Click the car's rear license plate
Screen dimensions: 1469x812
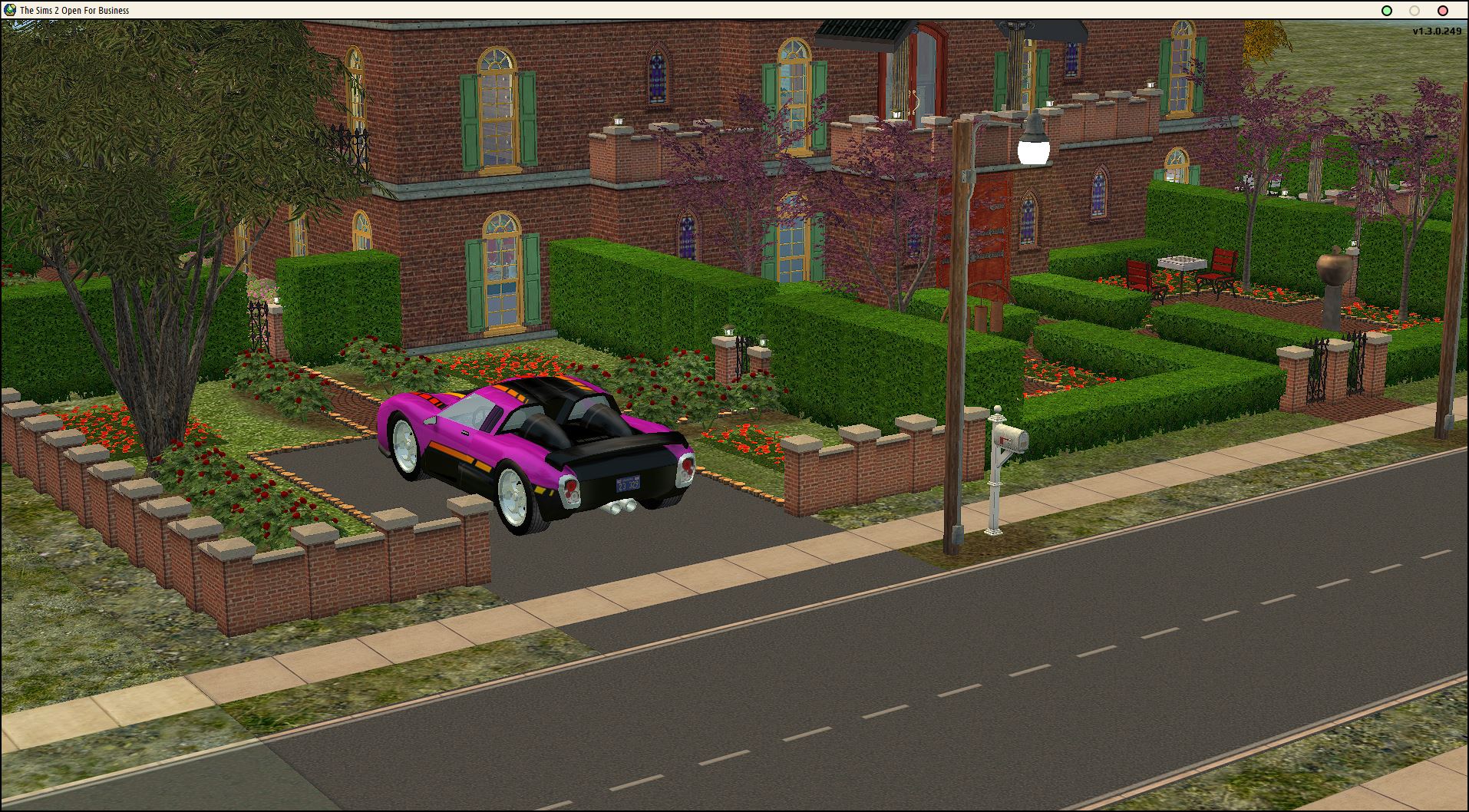(626, 485)
